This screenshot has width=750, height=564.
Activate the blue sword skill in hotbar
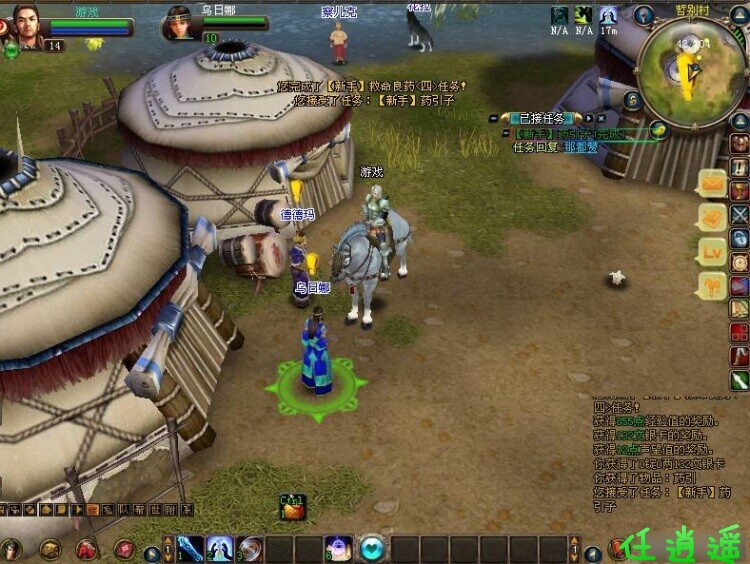pos(189,548)
